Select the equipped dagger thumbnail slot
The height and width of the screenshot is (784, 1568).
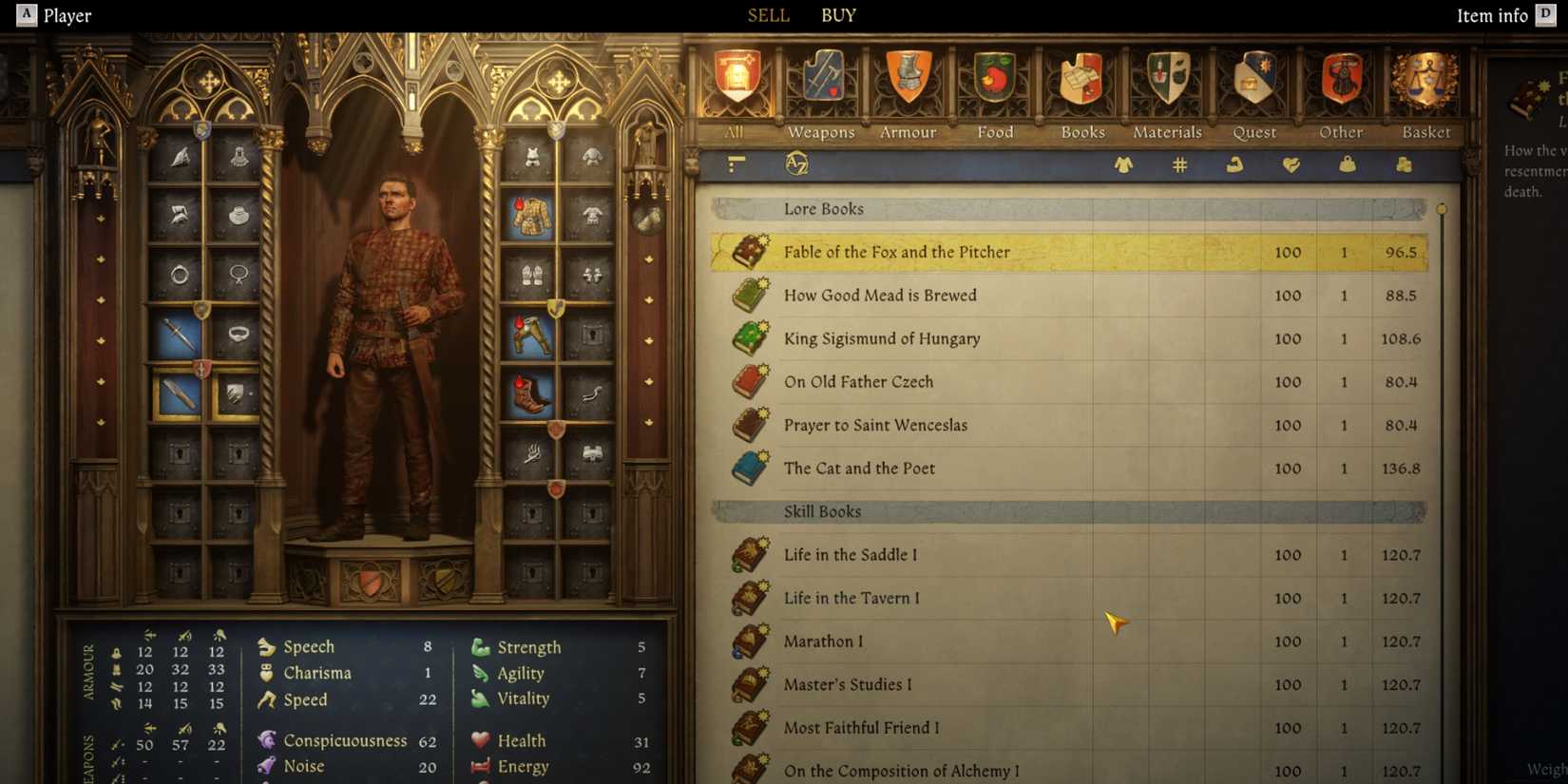point(177,335)
